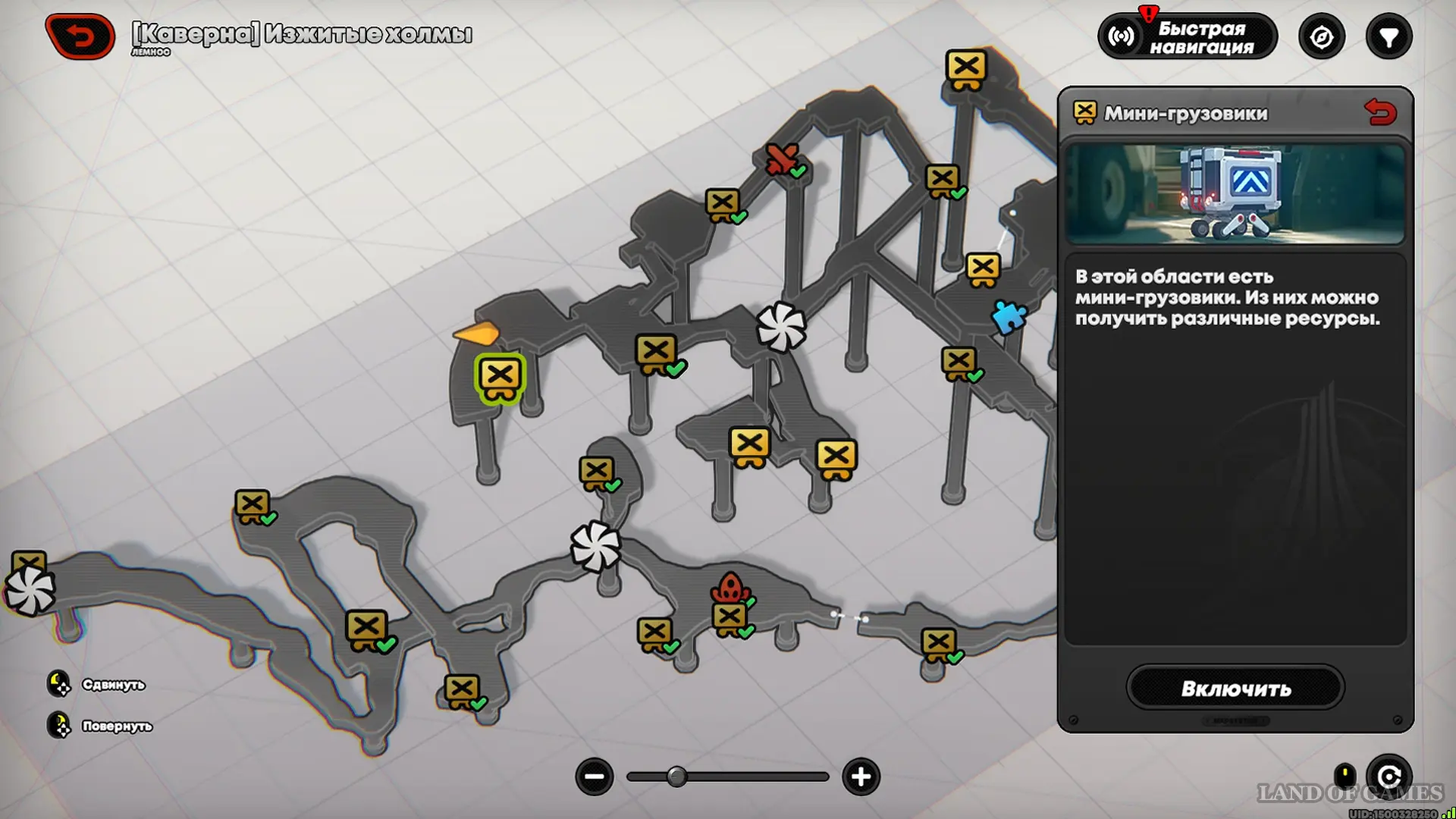View the mini-truck preview image
Viewport: 1456px width, 819px height.
click(x=1235, y=194)
